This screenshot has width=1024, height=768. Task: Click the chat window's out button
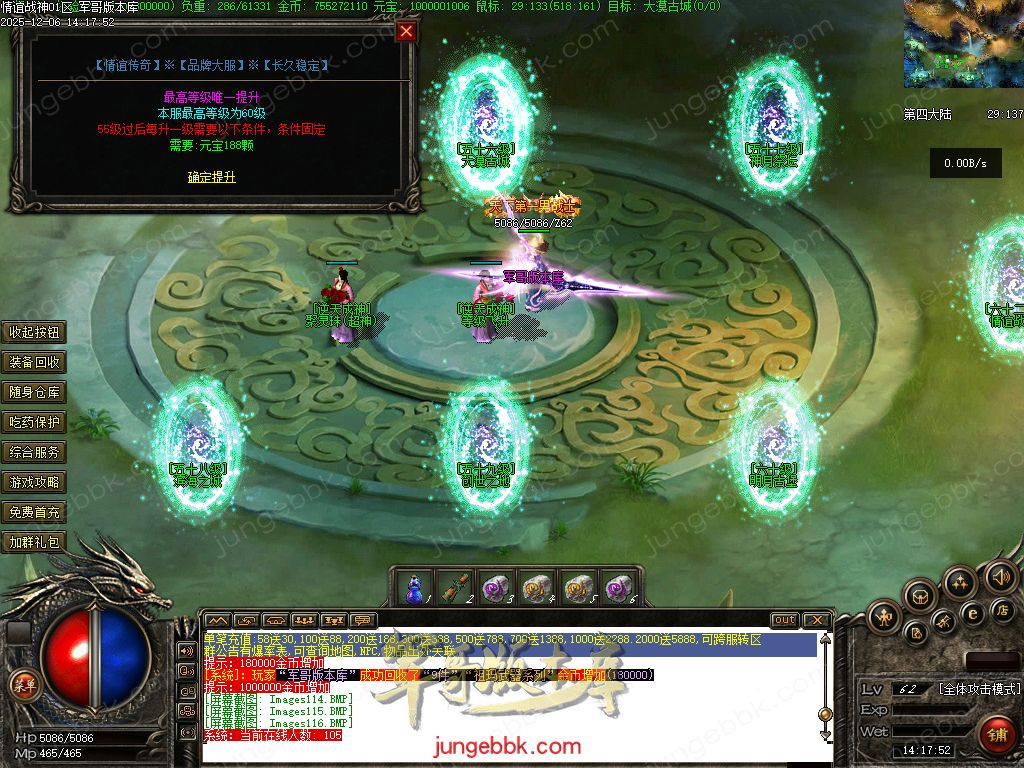785,620
